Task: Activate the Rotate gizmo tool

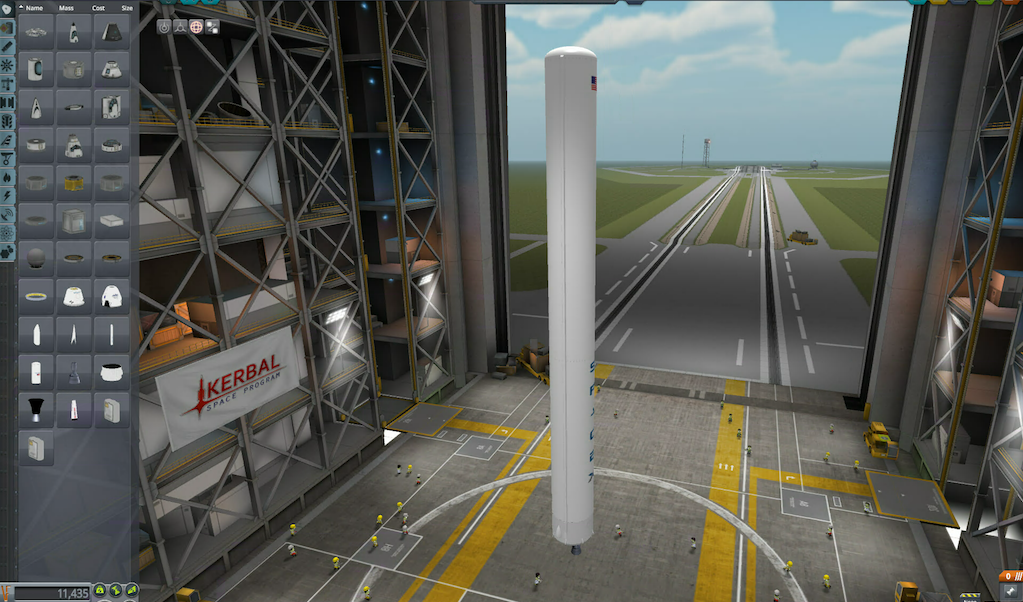Action: (196, 27)
